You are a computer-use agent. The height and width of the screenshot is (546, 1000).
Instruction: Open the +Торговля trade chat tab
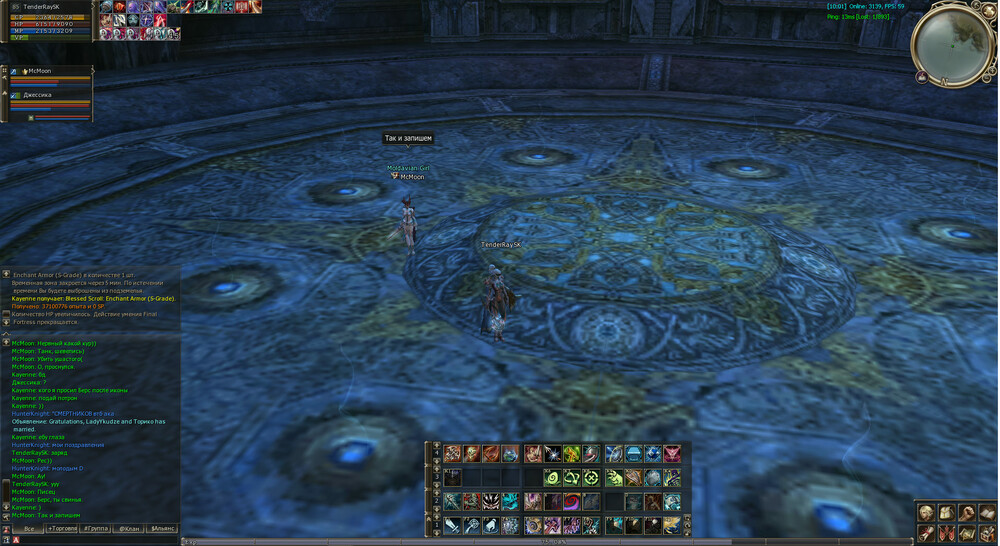click(64, 528)
